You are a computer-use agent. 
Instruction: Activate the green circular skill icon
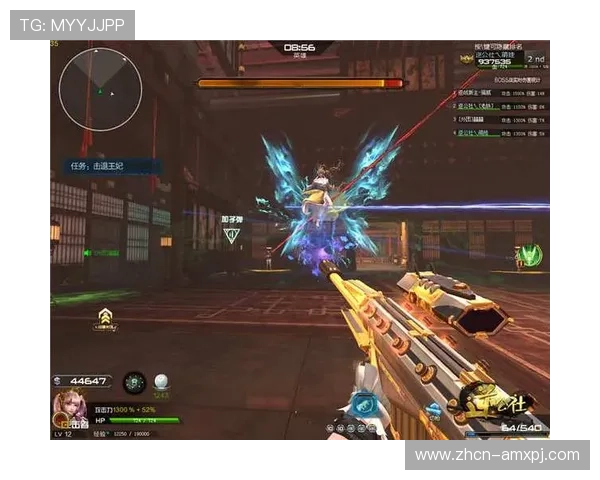click(x=134, y=382)
